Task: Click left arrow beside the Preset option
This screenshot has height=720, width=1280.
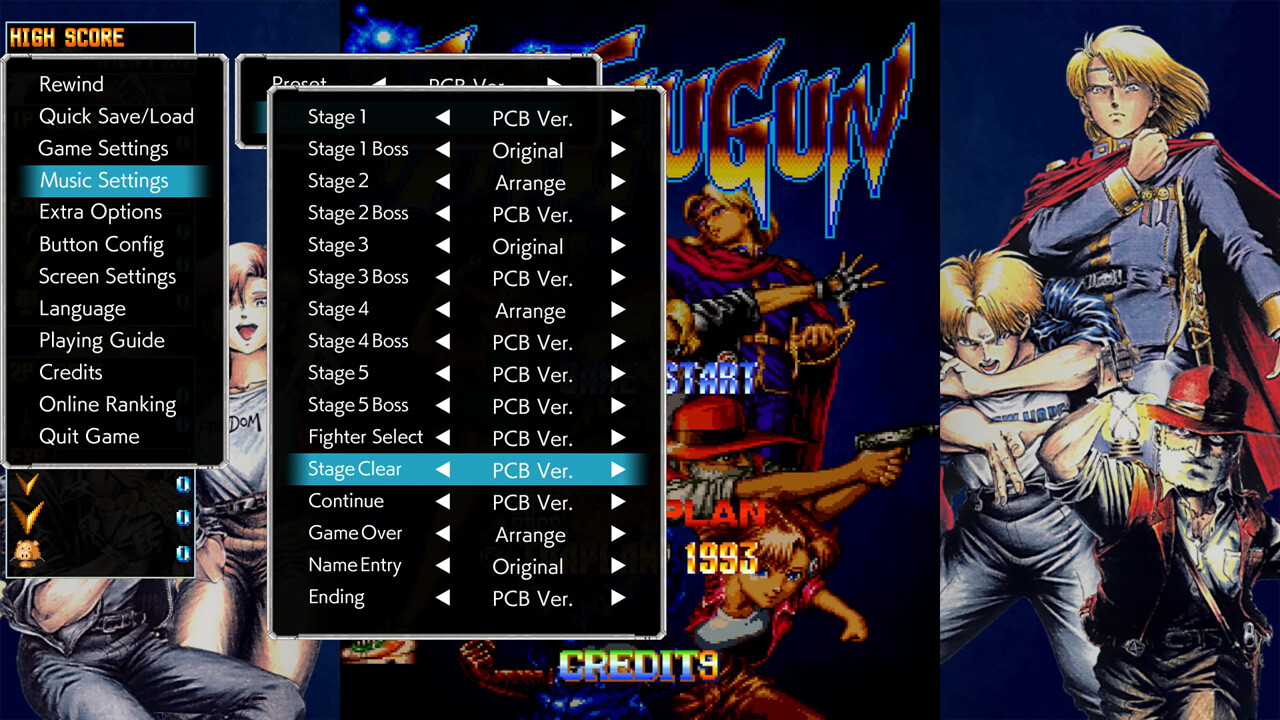Action: pos(380,85)
